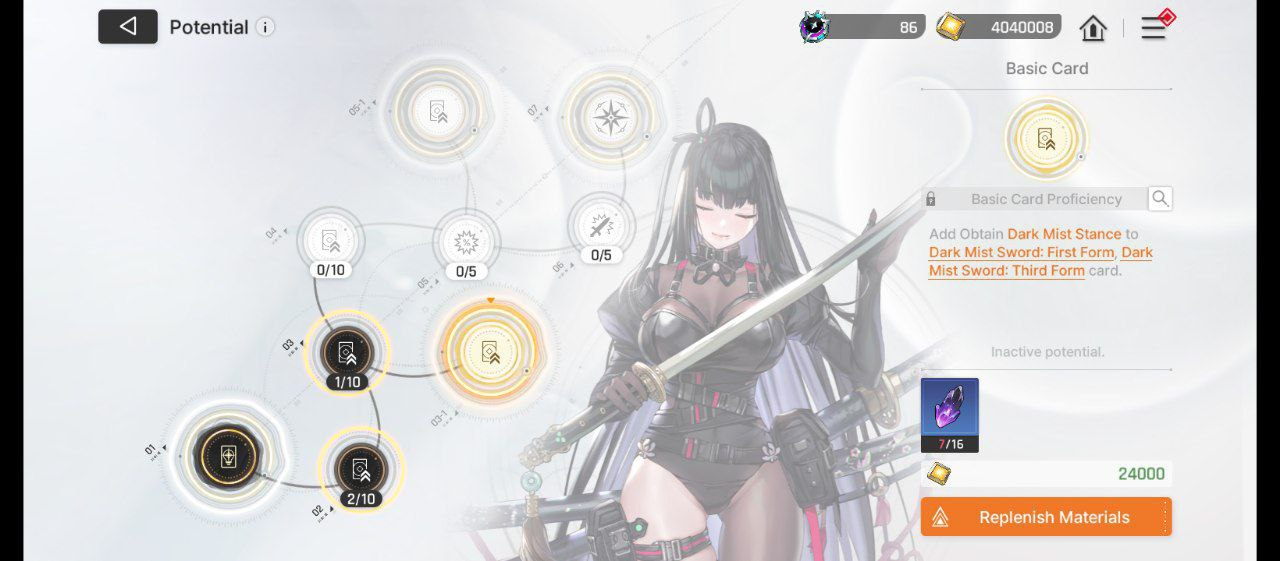
Task: Go back using the arrow button
Action: click(128, 27)
